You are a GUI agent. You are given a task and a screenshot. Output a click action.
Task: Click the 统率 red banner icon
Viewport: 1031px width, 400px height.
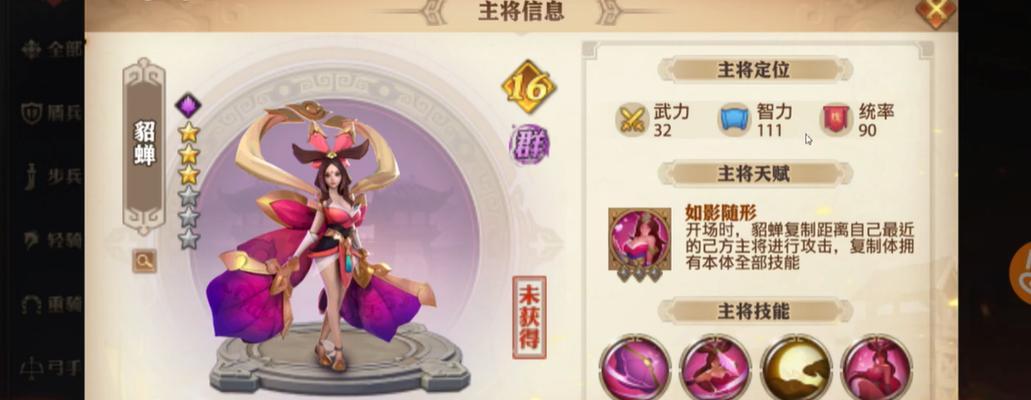point(836,119)
